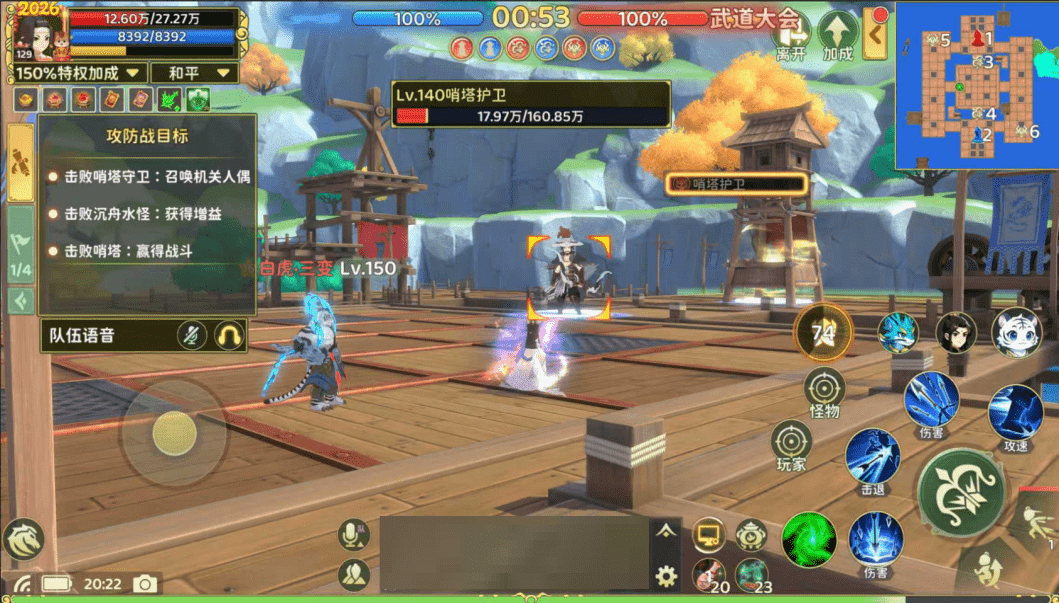Select the blue dragon pet portrait
The width and height of the screenshot is (1059, 603).
(897, 333)
